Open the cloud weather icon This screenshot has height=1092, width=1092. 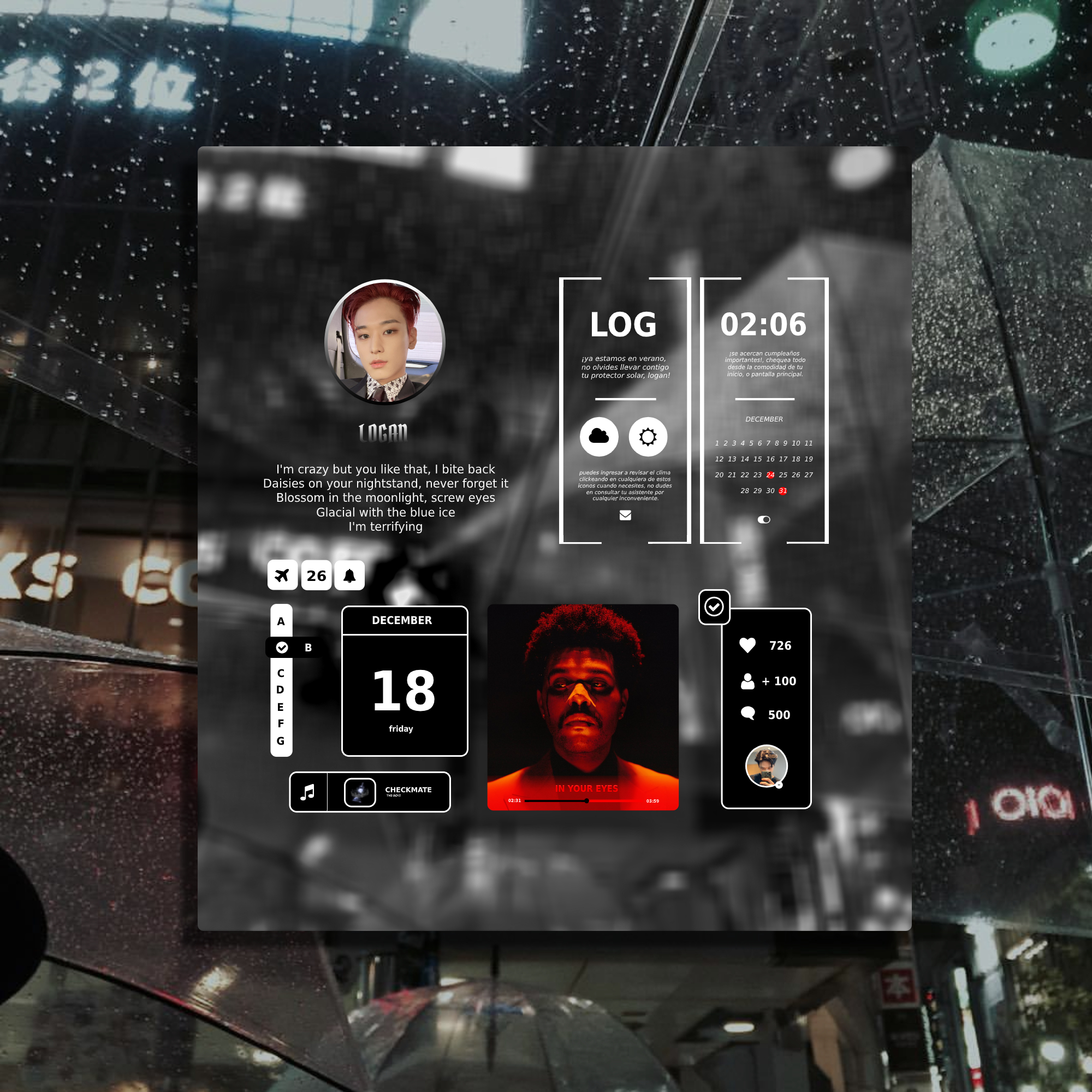[598, 436]
